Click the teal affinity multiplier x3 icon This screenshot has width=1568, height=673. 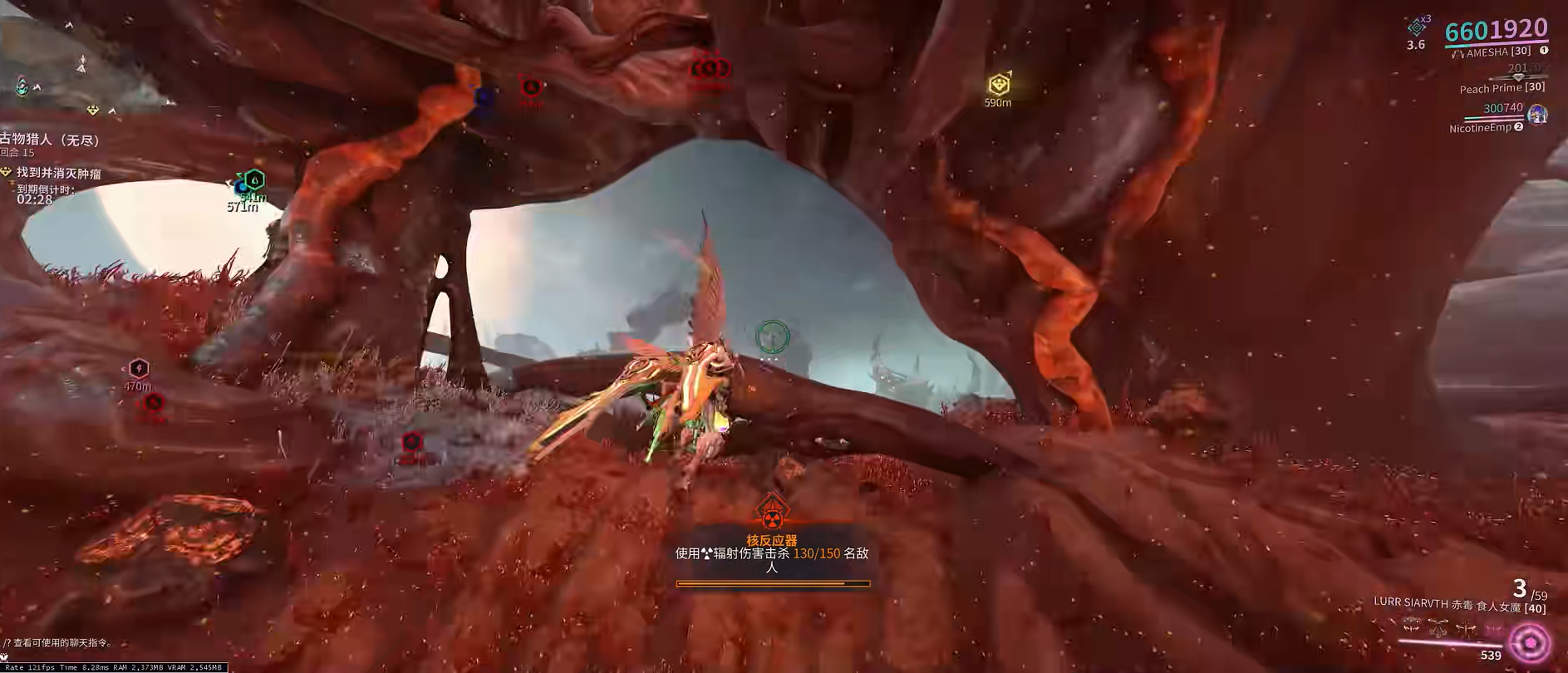[1417, 27]
